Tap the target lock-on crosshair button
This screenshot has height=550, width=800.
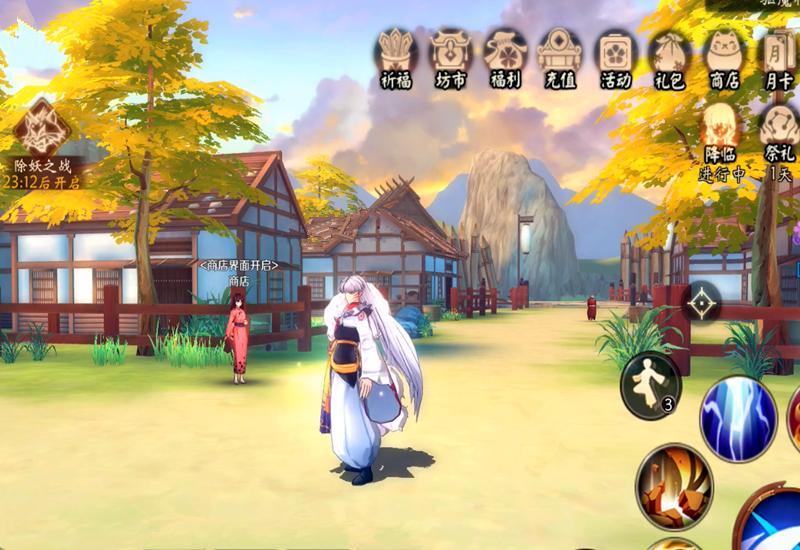(702, 301)
